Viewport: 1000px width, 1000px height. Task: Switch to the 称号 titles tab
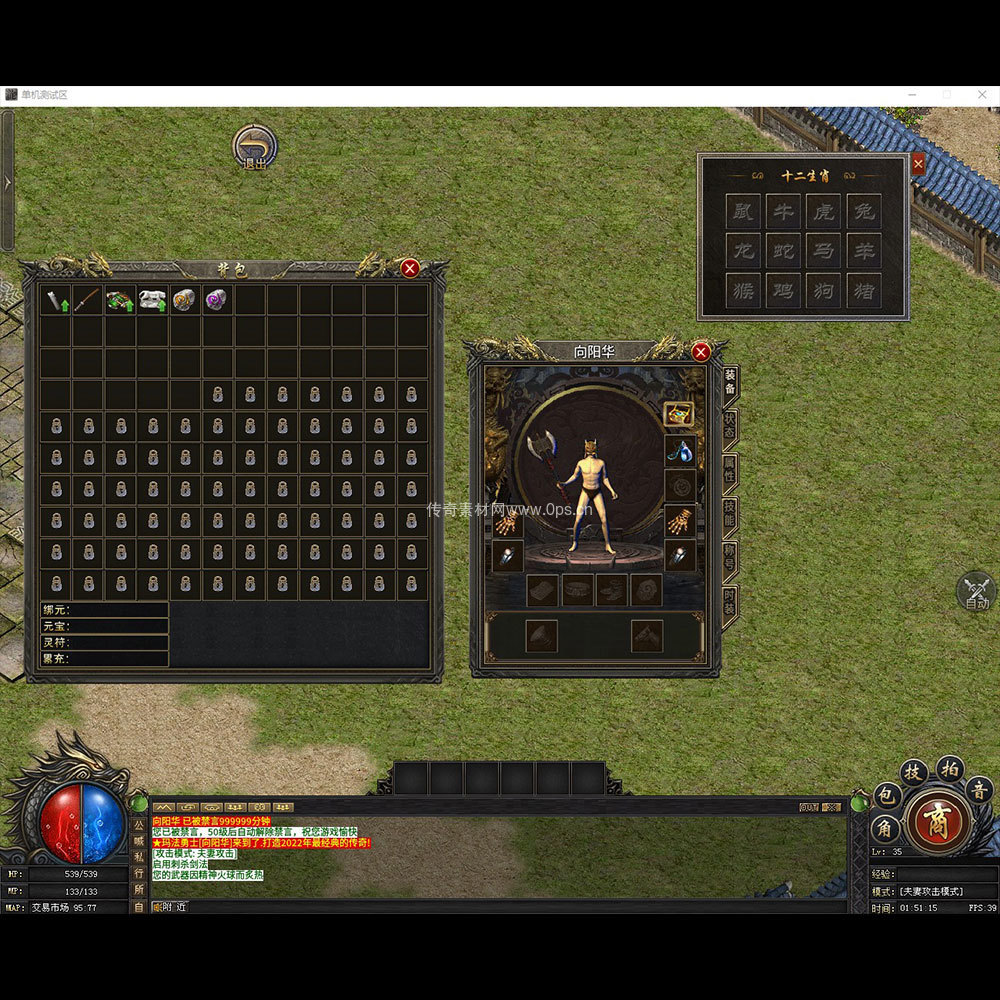pos(730,558)
